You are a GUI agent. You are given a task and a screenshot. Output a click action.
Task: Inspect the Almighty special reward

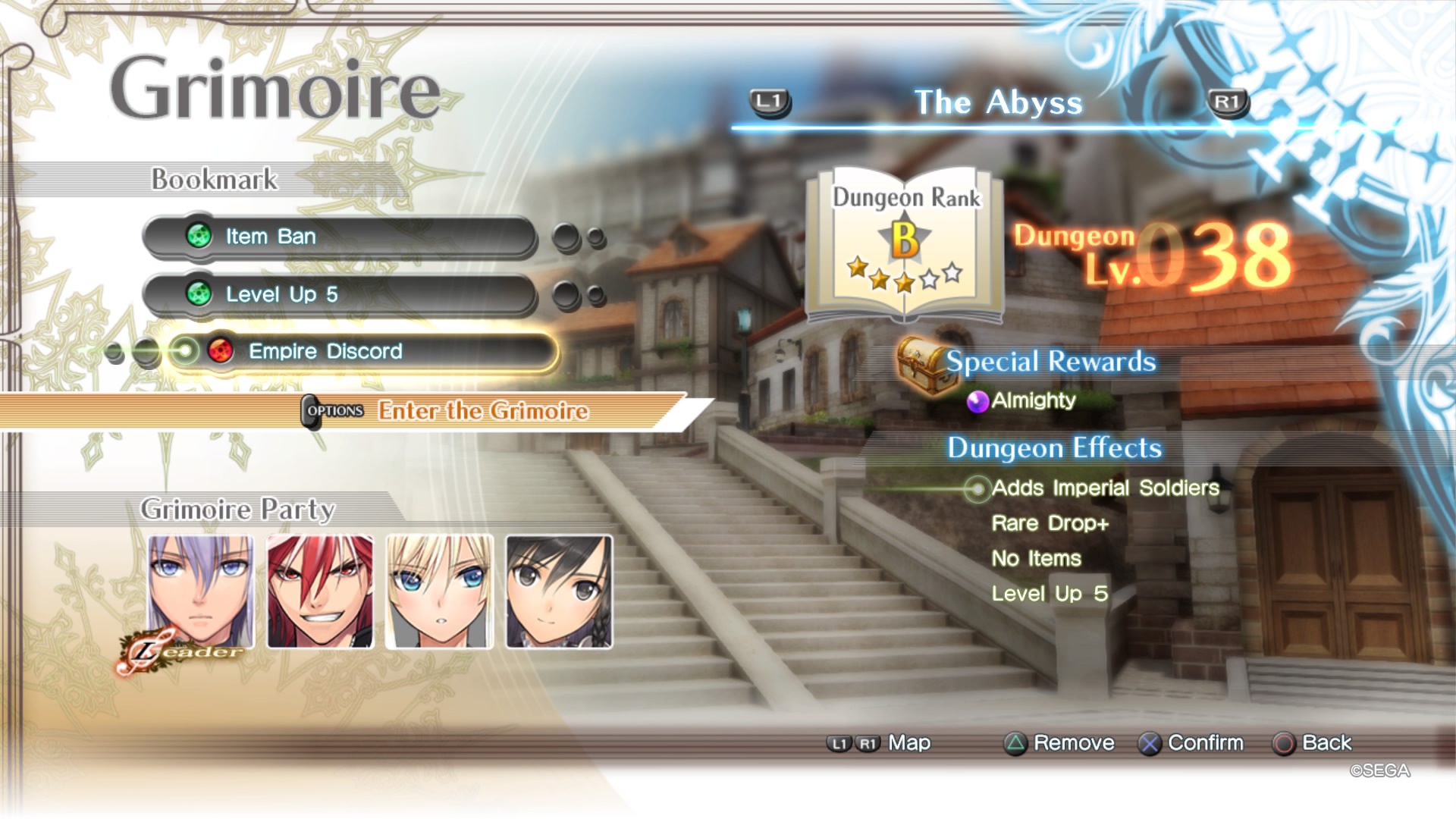coord(1033,400)
